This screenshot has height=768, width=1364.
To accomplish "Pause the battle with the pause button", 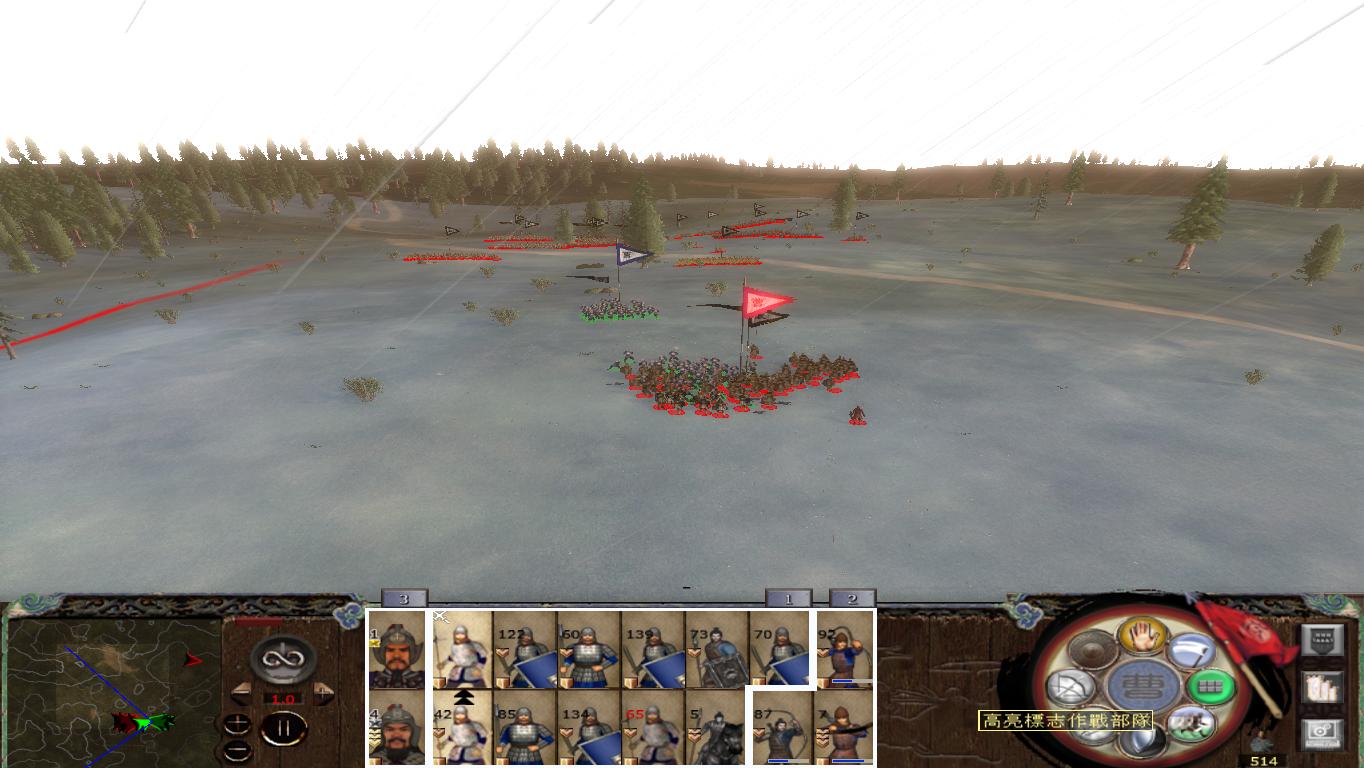I will [283, 728].
